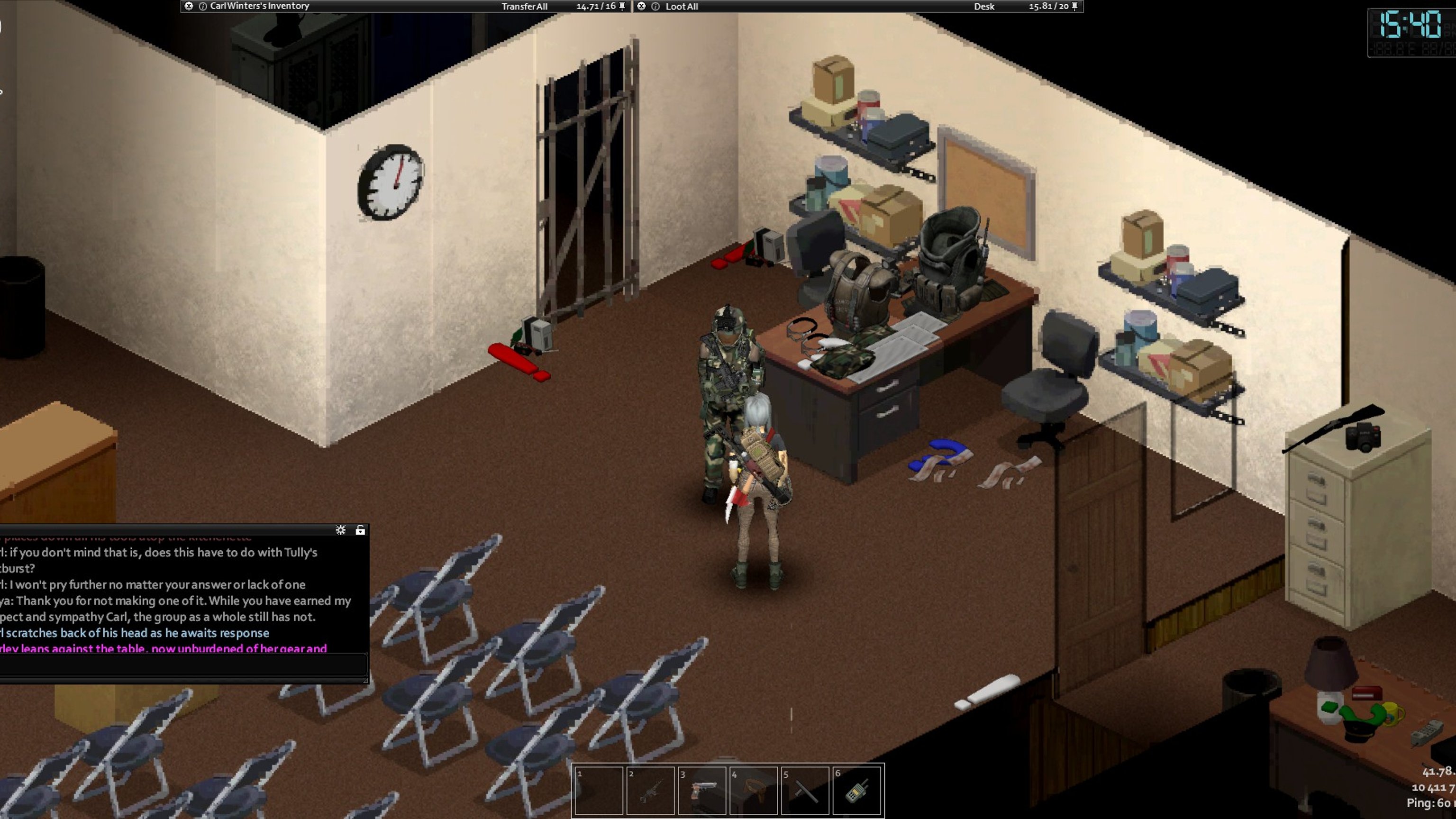Select the rifle in hotbar slot 2
This screenshot has height=819, width=1456.
(650, 790)
